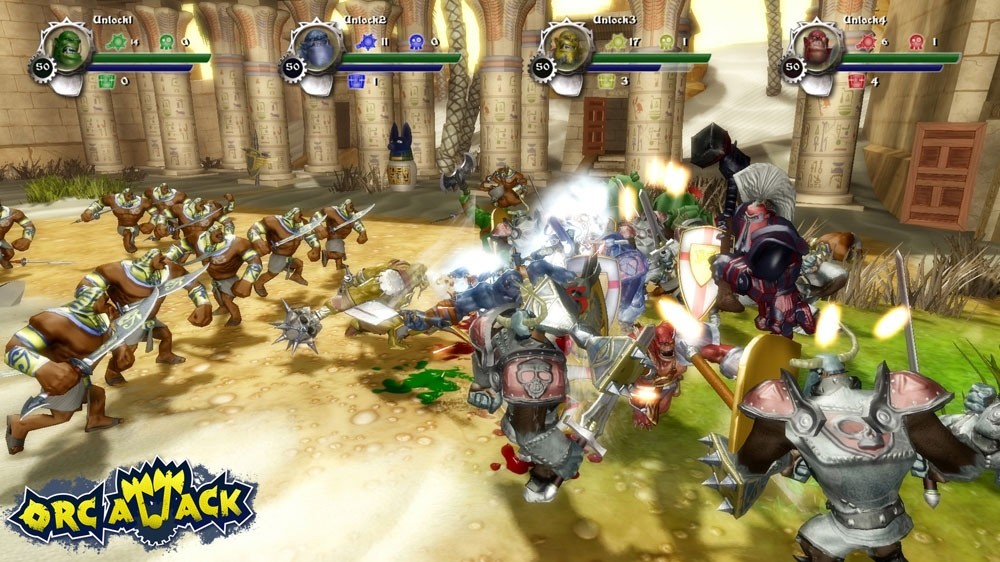Image resolution: width=1000 pixels, height=562 pixels.
Task: Click the green treasure chest icon
Action: click(x=106, y=81)
